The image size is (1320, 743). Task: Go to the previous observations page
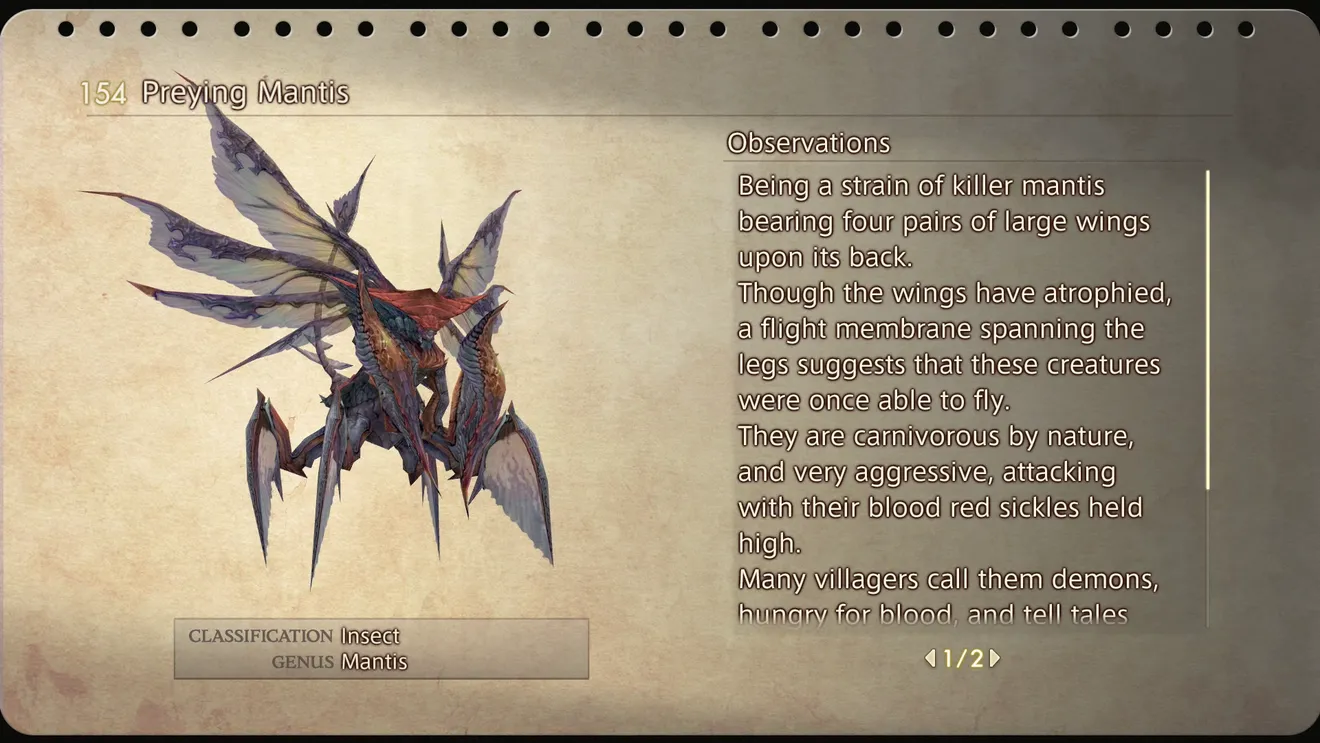[930, 658]
